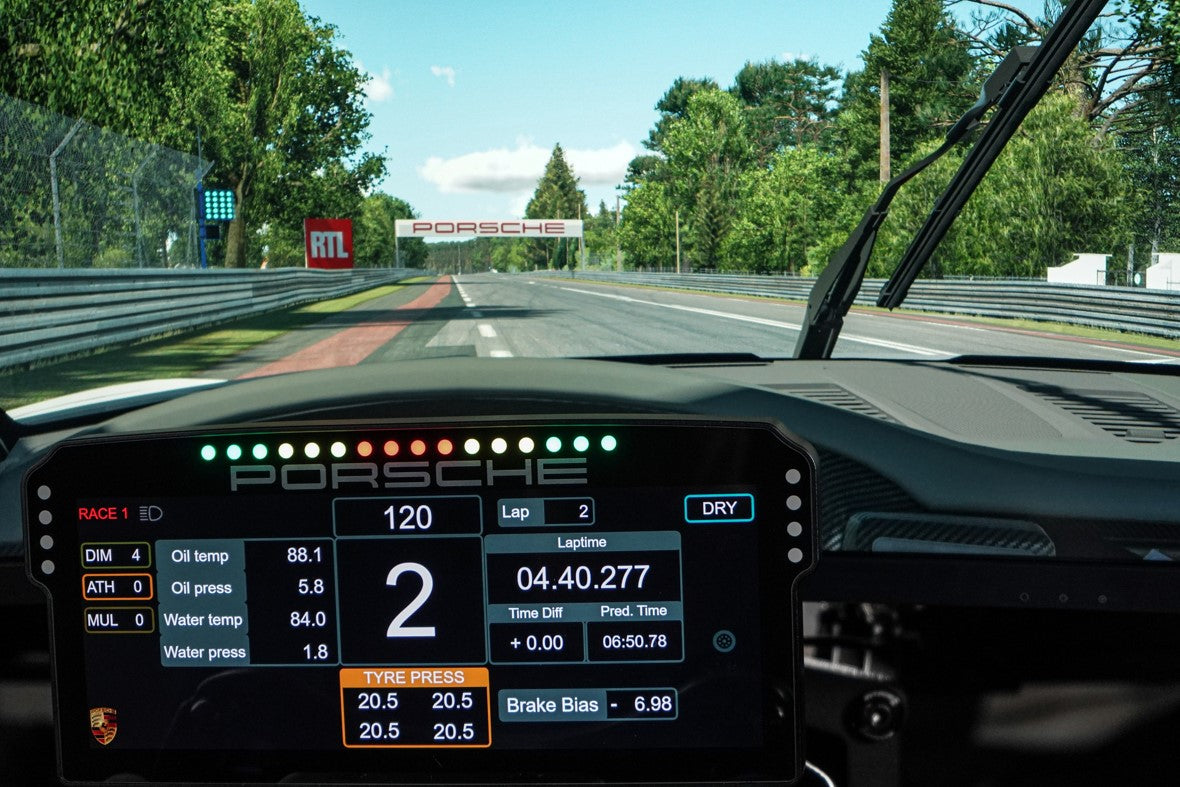Tap the DRY tyre mode indicator
Screen dimensions: 1180x787
[x=719, y=508]
